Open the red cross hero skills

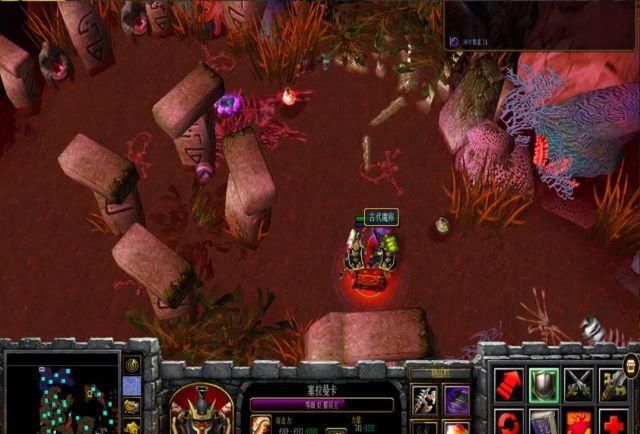(x=612, y=422)
